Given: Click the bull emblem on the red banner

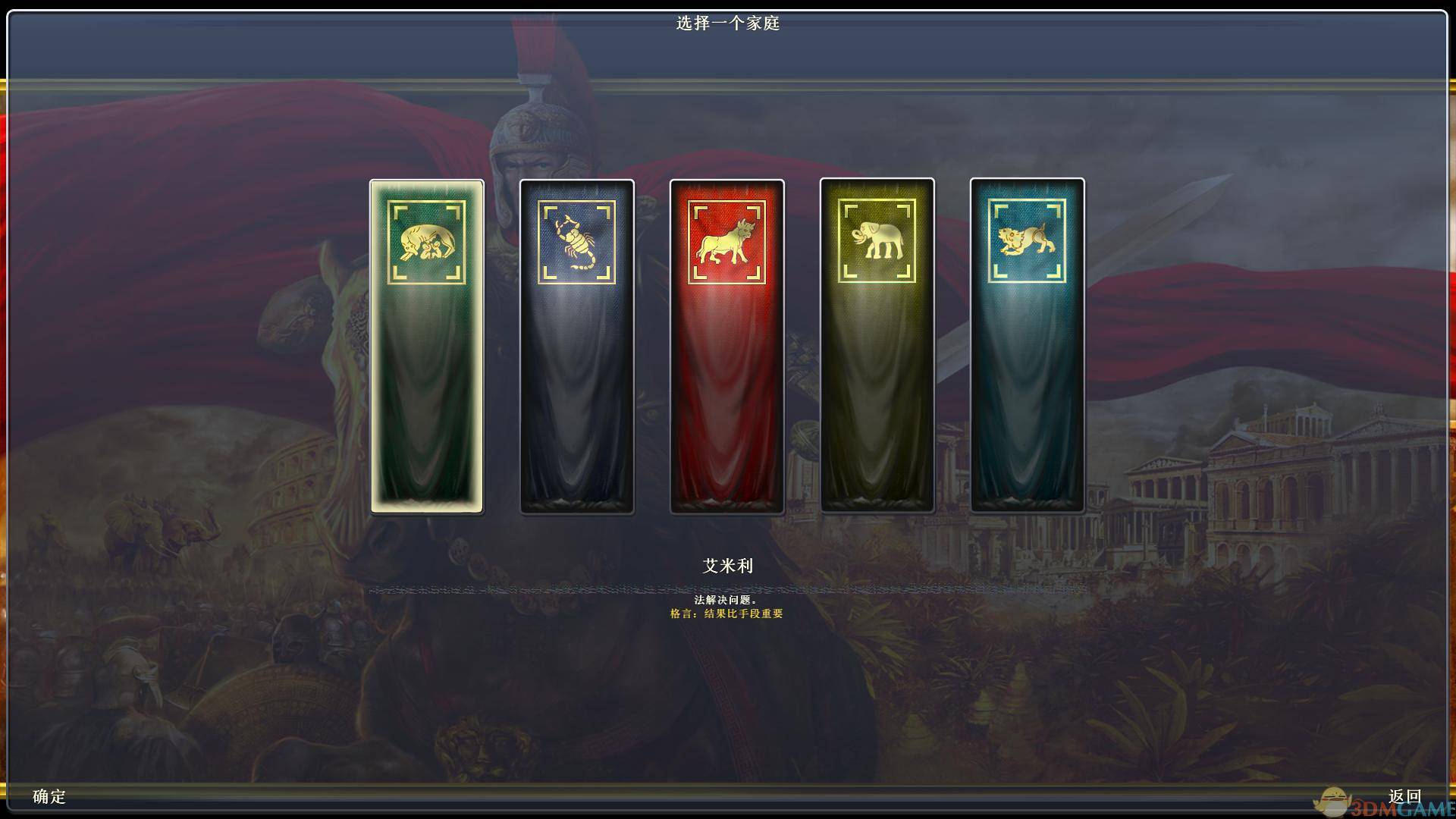Looking at the screenshot, I should pyautogui.click(x=726, y=241).
